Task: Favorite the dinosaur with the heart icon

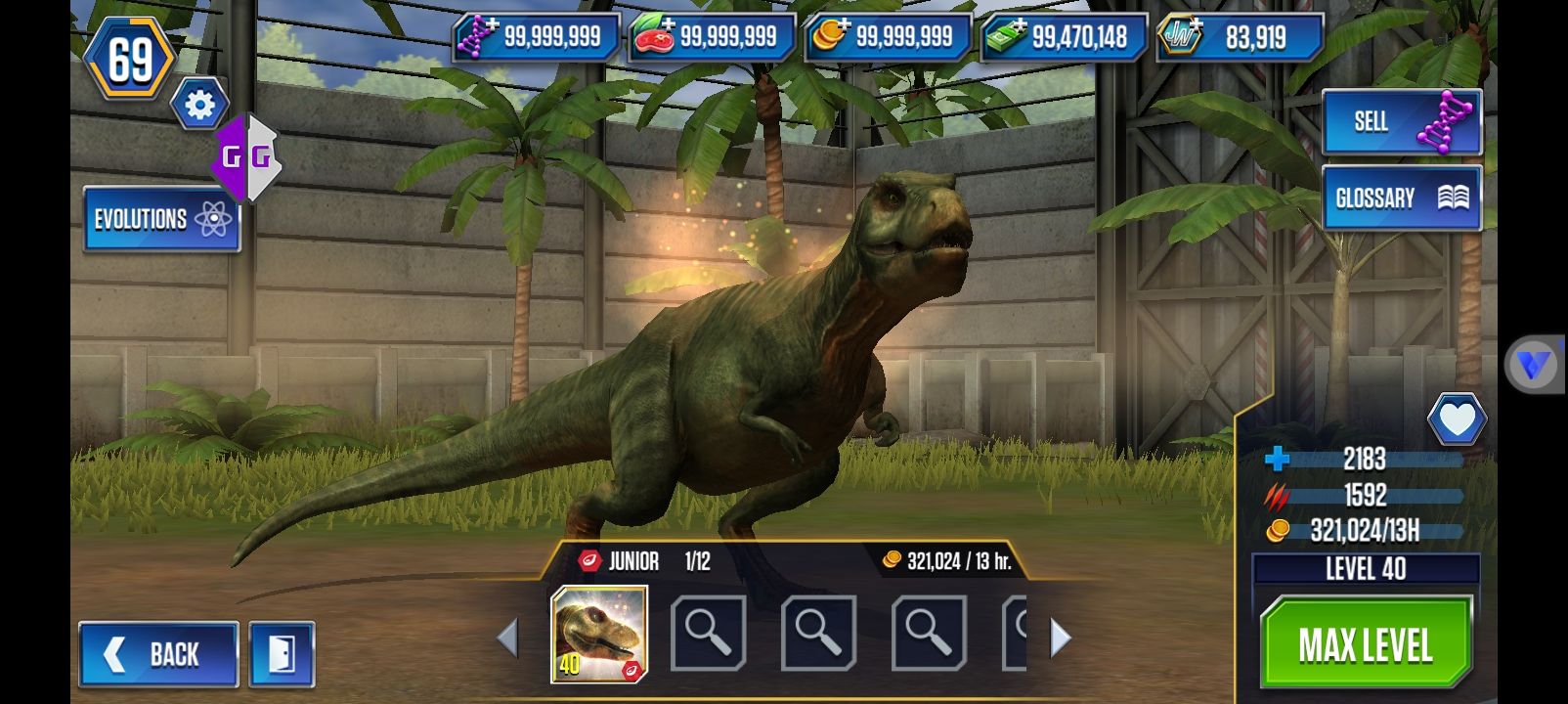Action: click(1456, 420)
